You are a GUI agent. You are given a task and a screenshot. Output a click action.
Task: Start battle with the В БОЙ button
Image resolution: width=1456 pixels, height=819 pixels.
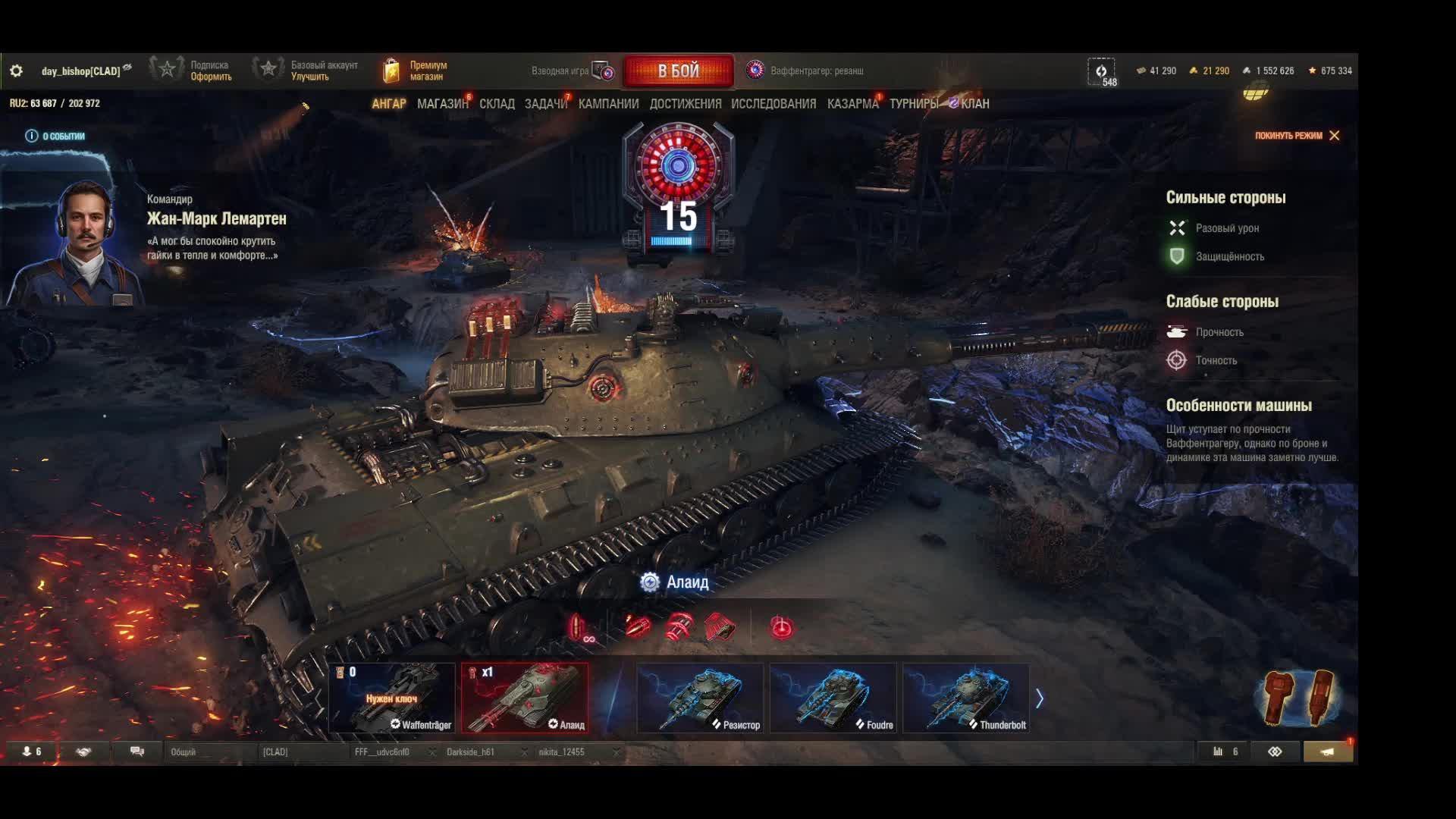tap(678, 71)
